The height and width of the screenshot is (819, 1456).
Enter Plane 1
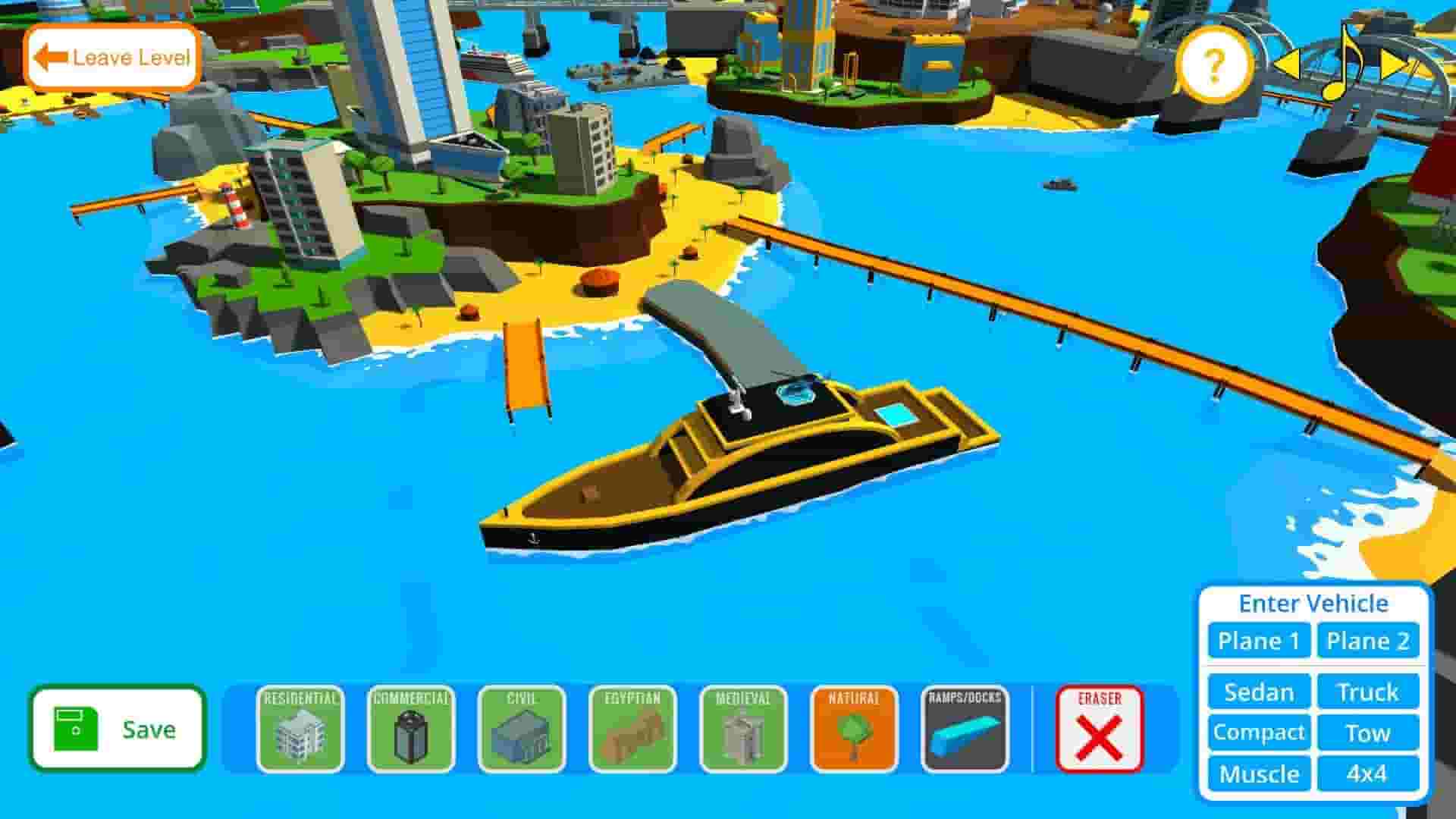1258,641
